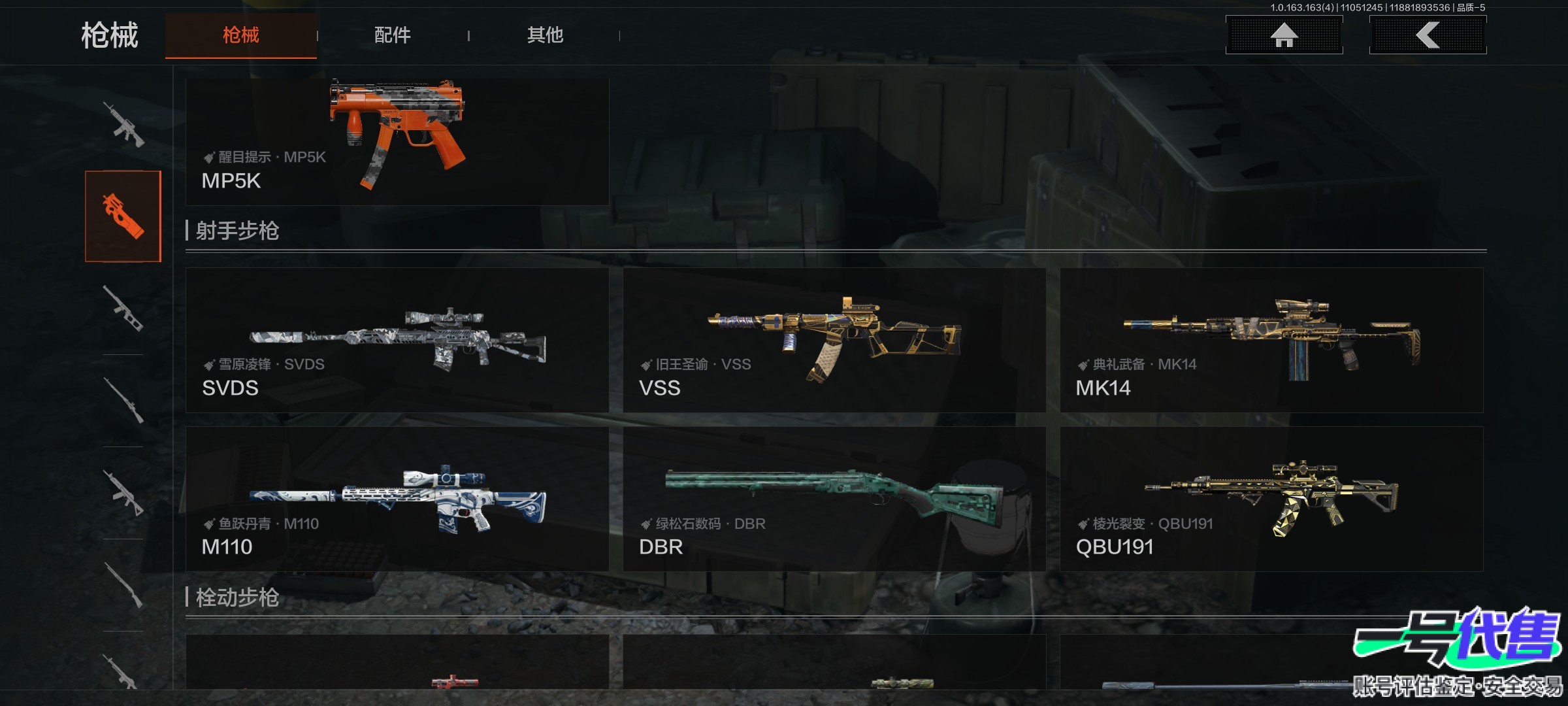1568x706 pixels.
Task: Select the highlighted orange weapon category icon
Action: [123, 216]
